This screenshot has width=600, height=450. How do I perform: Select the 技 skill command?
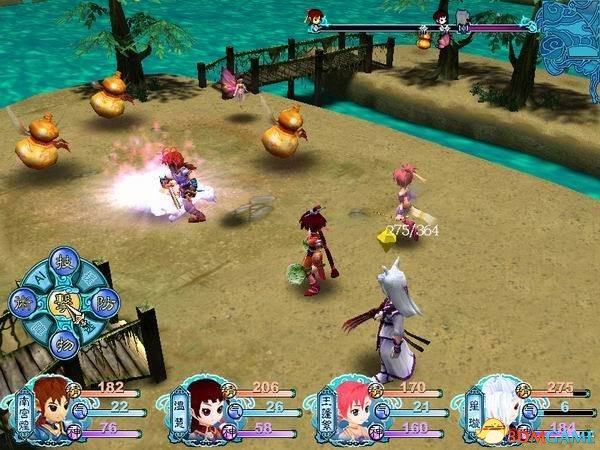pyautogui.click(x=64, y=262)
